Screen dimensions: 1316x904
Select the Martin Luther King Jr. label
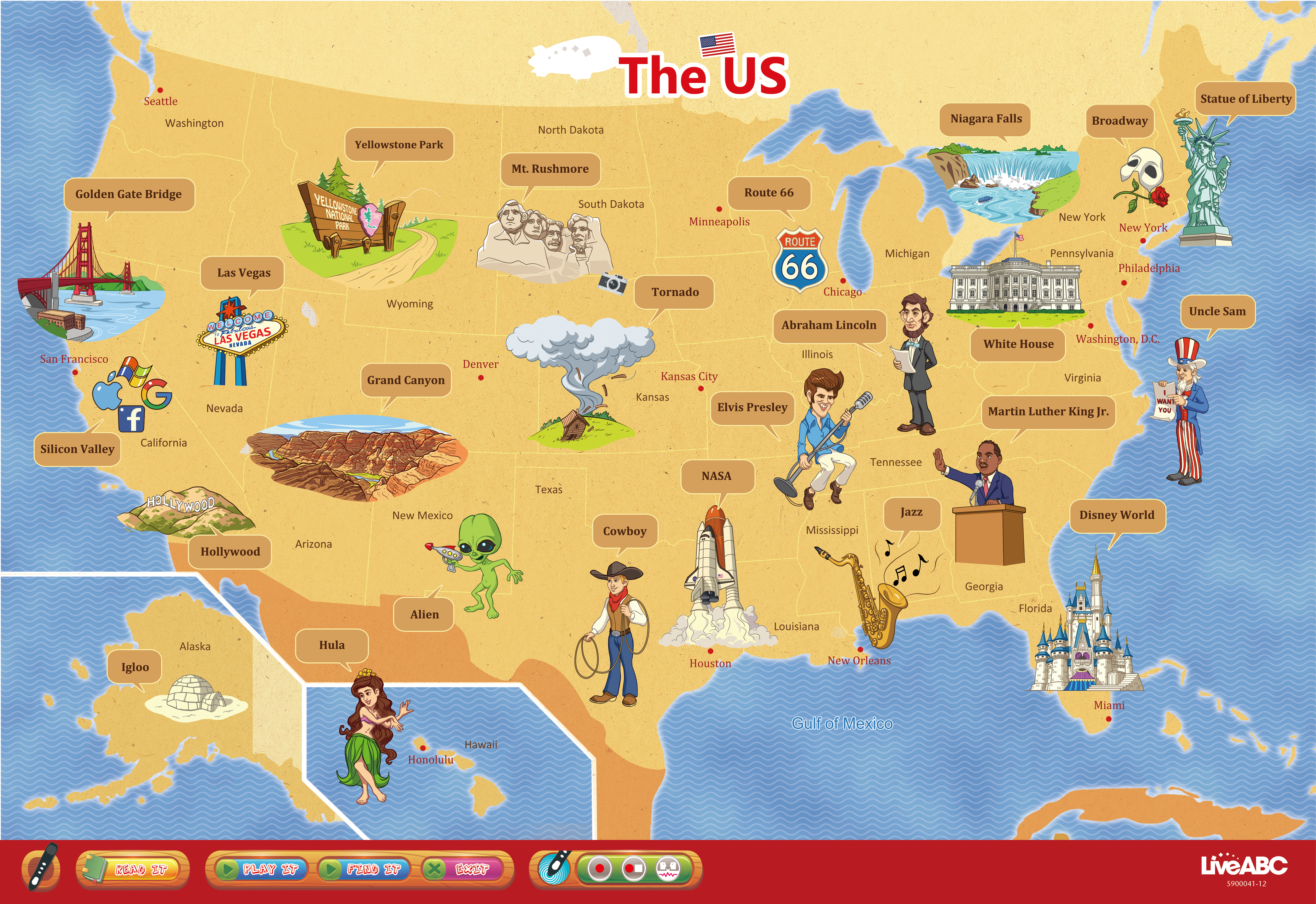(x=1048, y=411)
